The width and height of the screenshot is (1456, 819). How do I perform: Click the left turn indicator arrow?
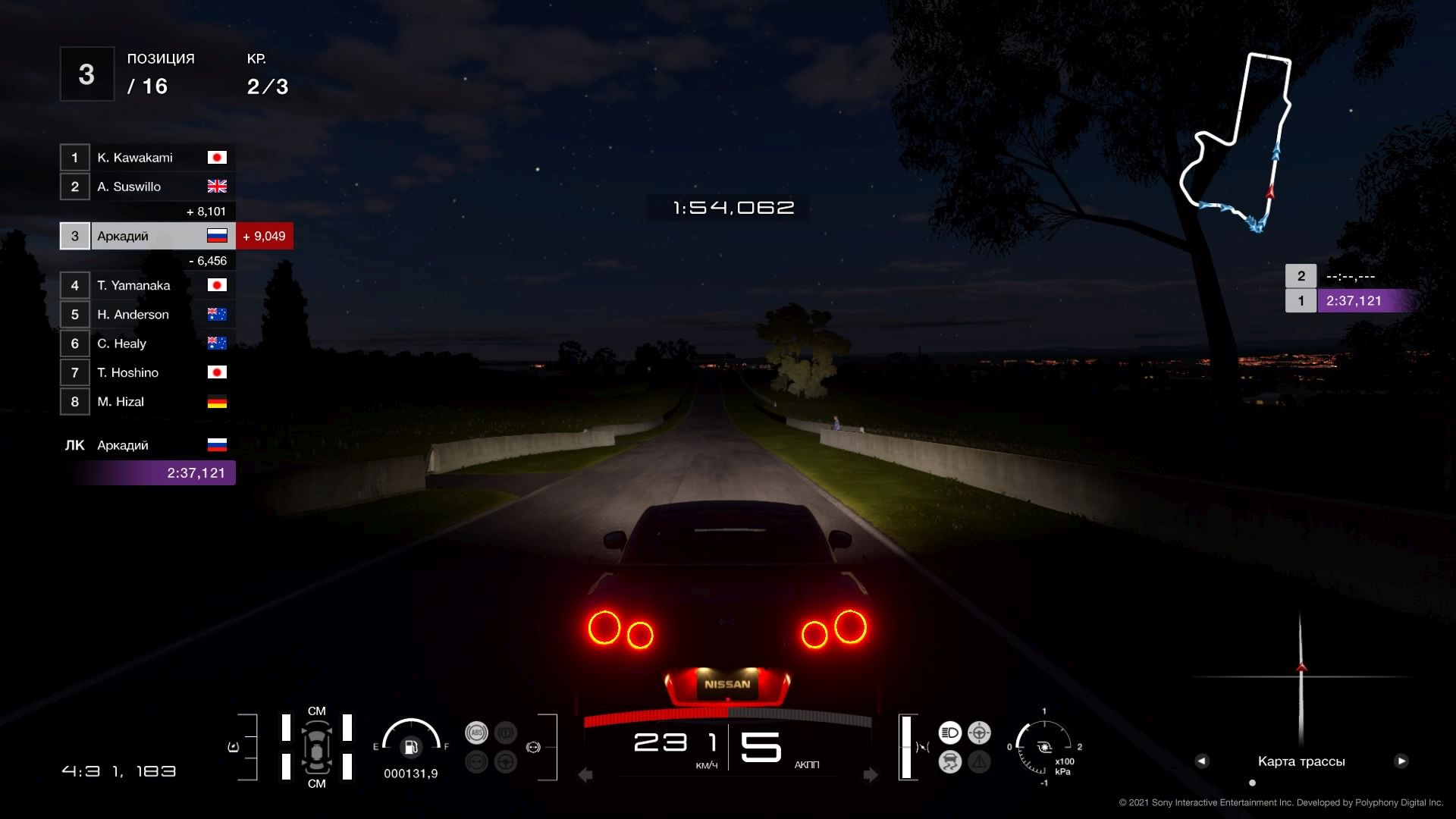point(585,775)
